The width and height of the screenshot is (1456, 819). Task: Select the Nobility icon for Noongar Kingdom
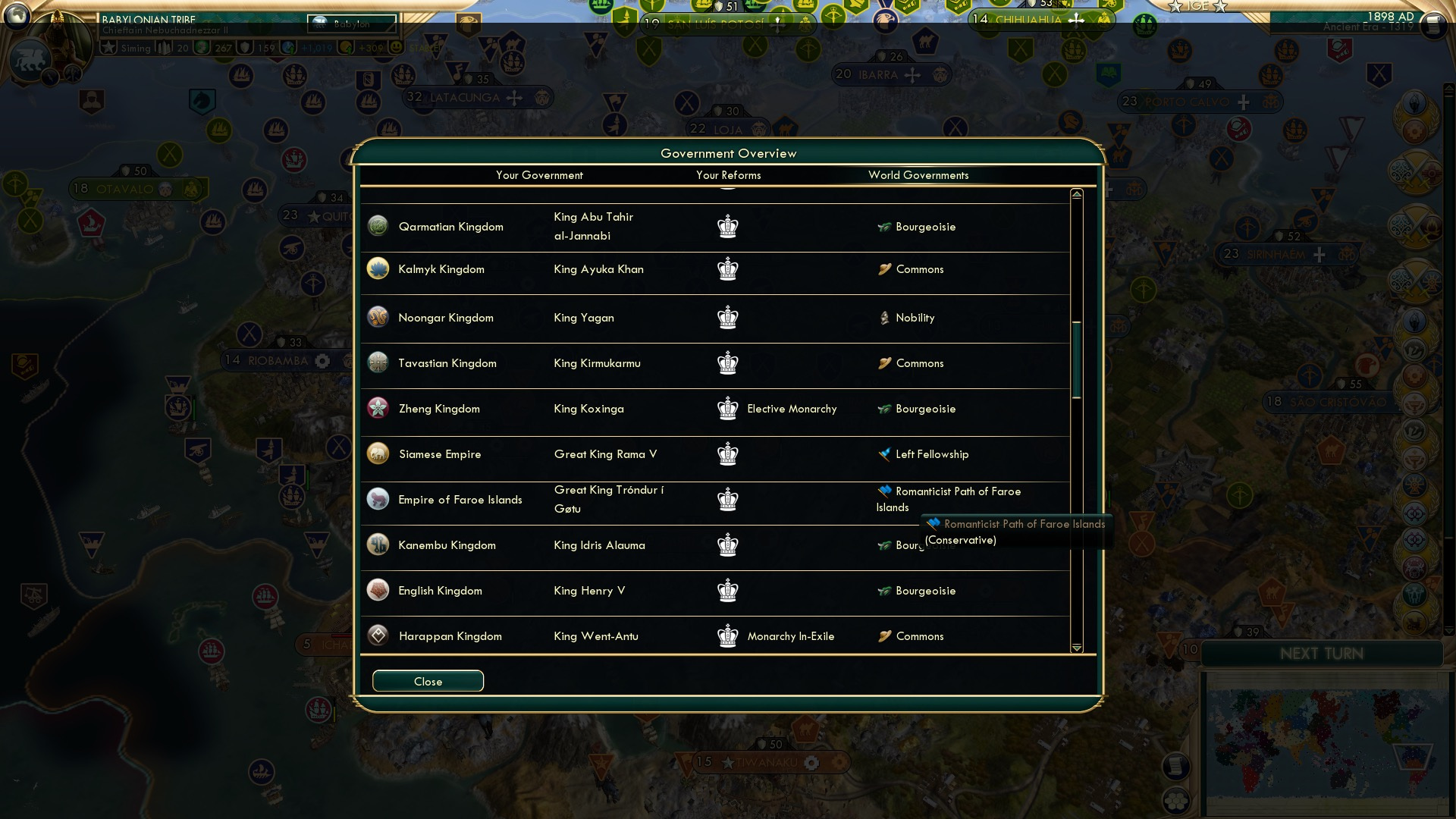point(884,318)
